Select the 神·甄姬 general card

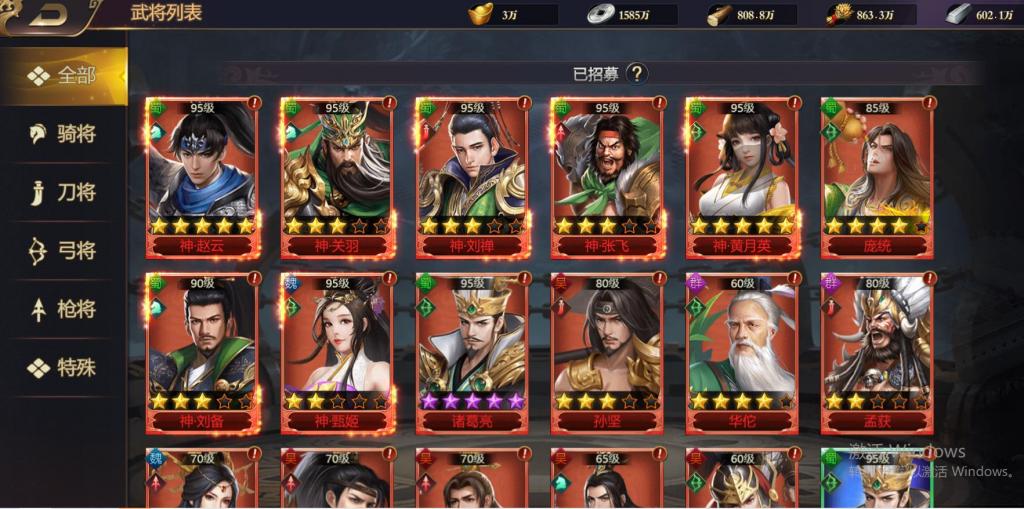[337, 352]
